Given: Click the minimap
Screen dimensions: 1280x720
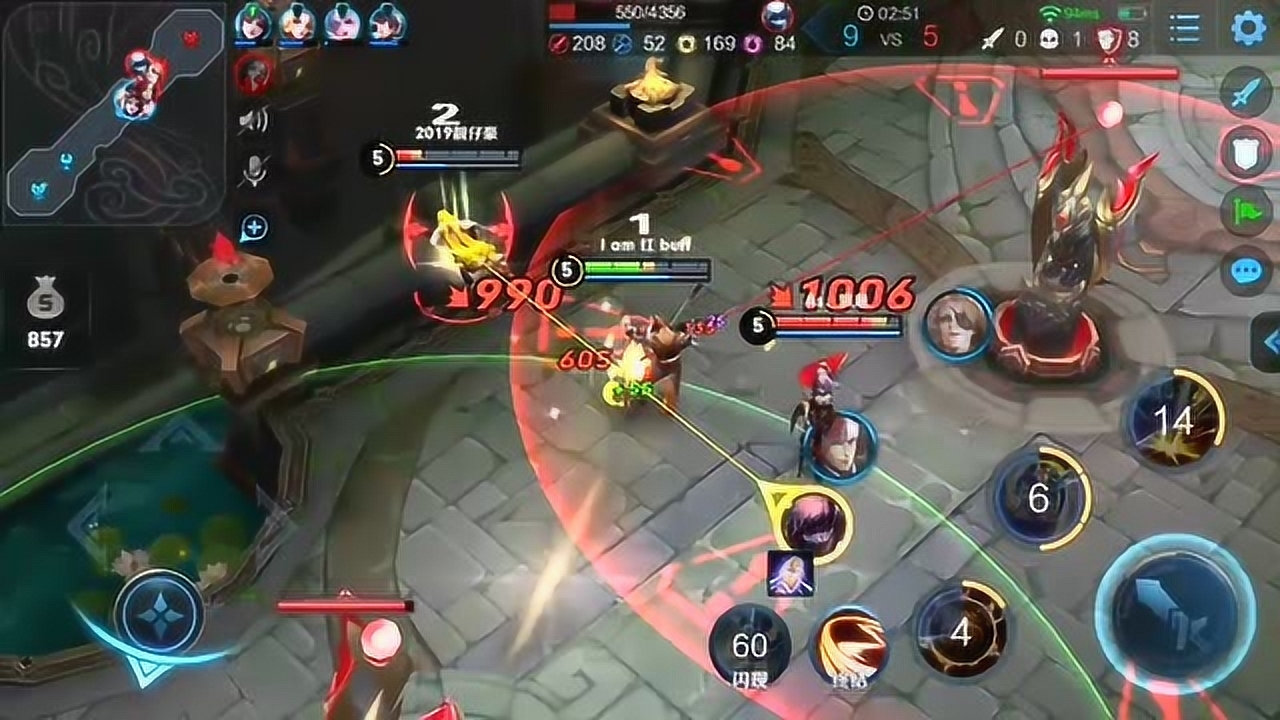Looking at the screenshot, I should tap(113, 113).
